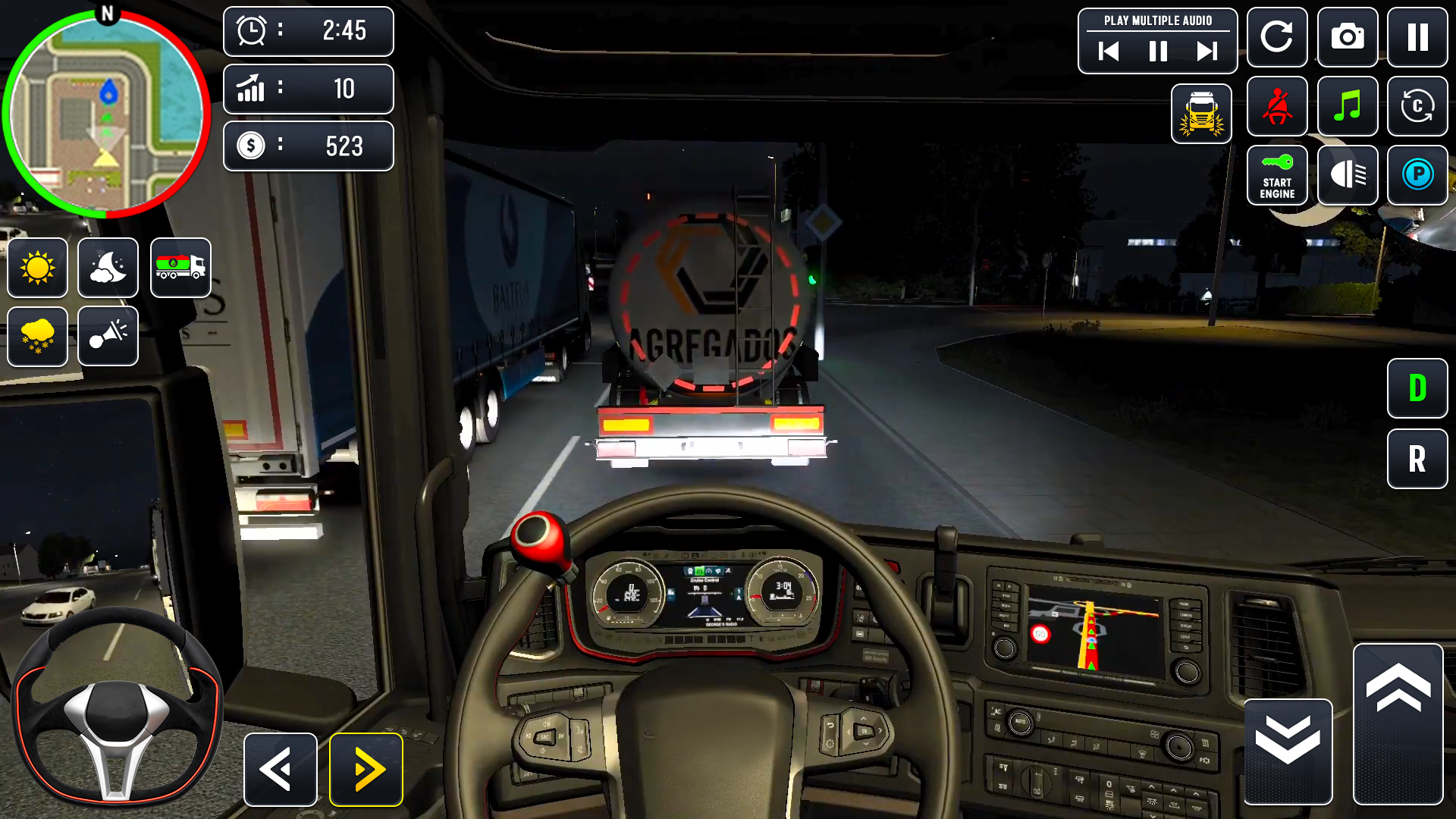Open the in-game camera/screenshot tool

[1348, 37]
